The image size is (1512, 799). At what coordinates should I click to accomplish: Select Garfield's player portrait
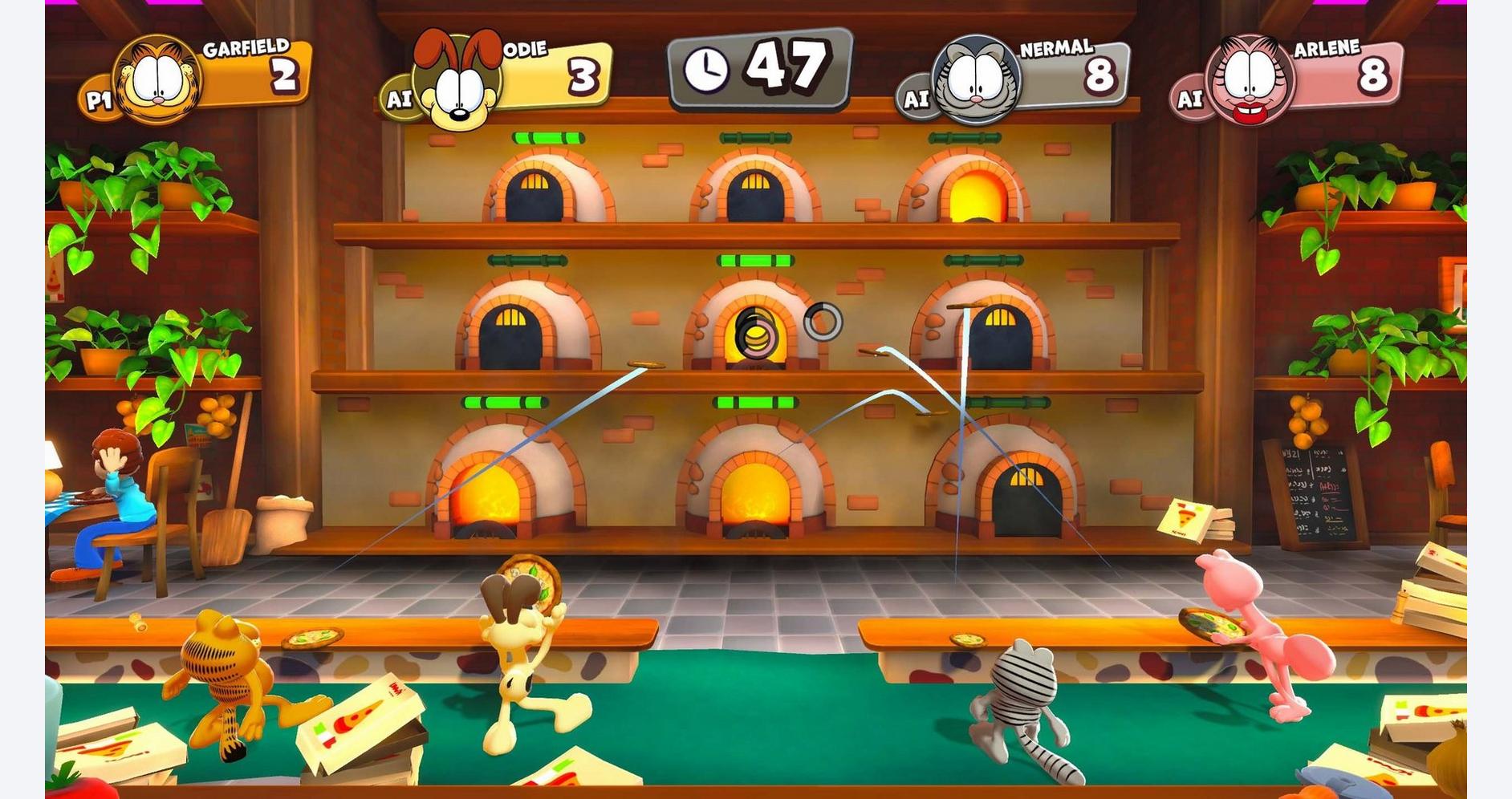coord(158,79)
